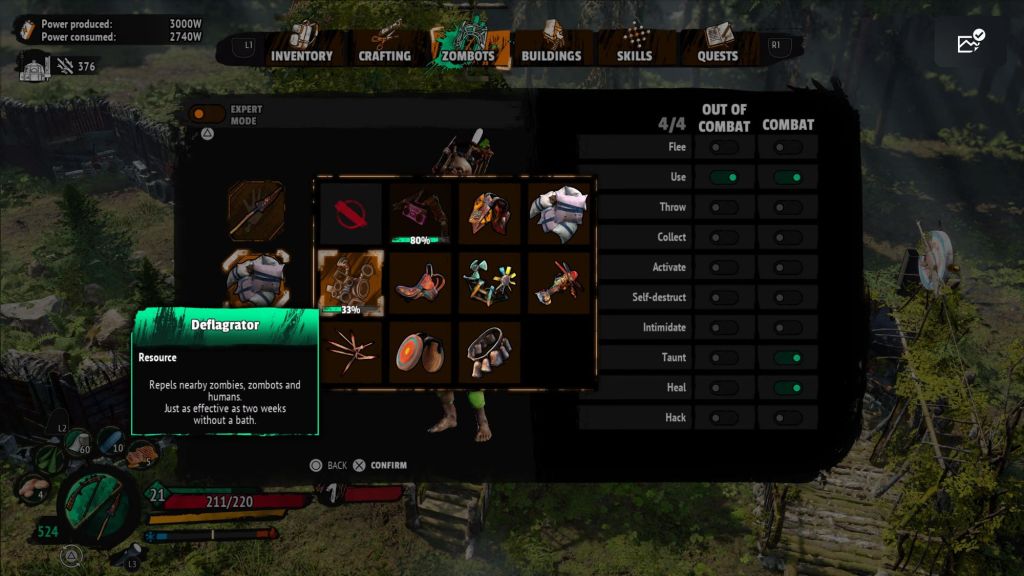Screen dimensions: 1024x576
Task: Toggle Expert Mode switch
Action: 207,114
